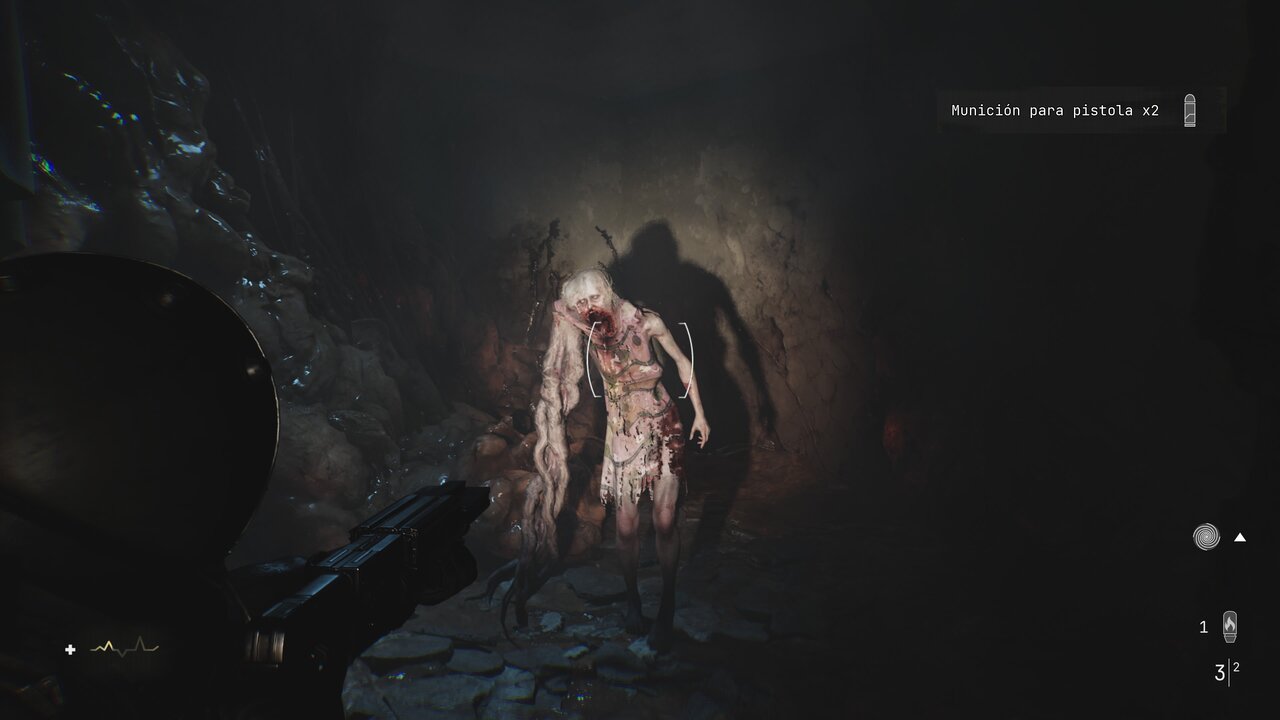Click the bullet icon in the pickup notice
The image size is (1280, 720).
pyautogui.click(x=1189, y=110)
